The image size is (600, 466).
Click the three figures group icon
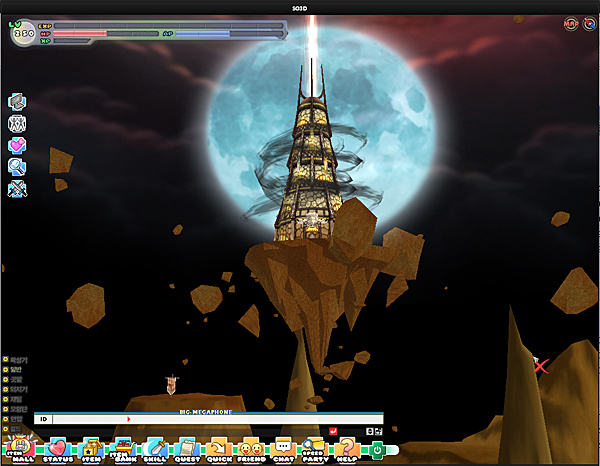click(x=17, y=123)
